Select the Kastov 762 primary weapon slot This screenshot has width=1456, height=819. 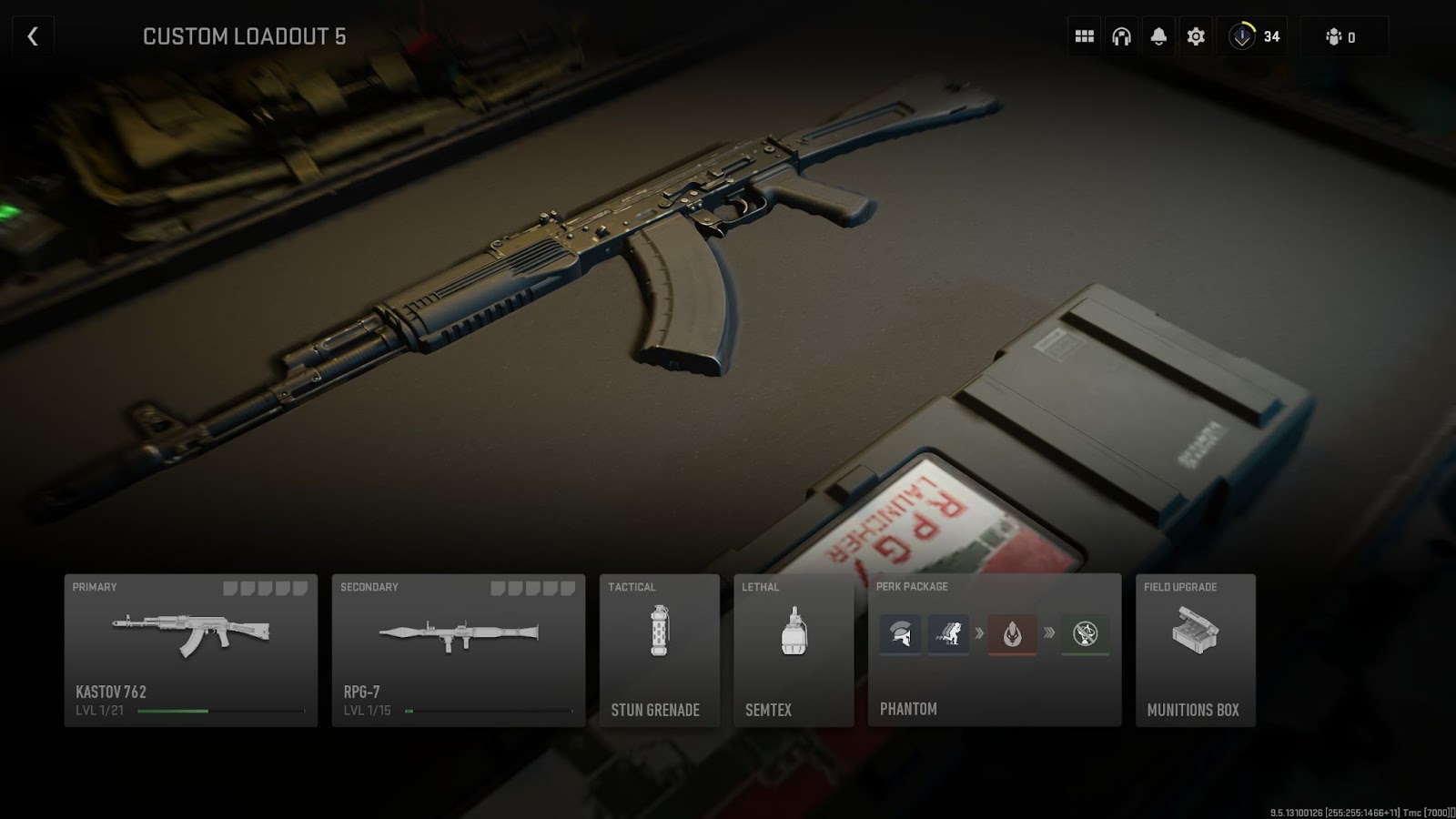click(191, 650)
